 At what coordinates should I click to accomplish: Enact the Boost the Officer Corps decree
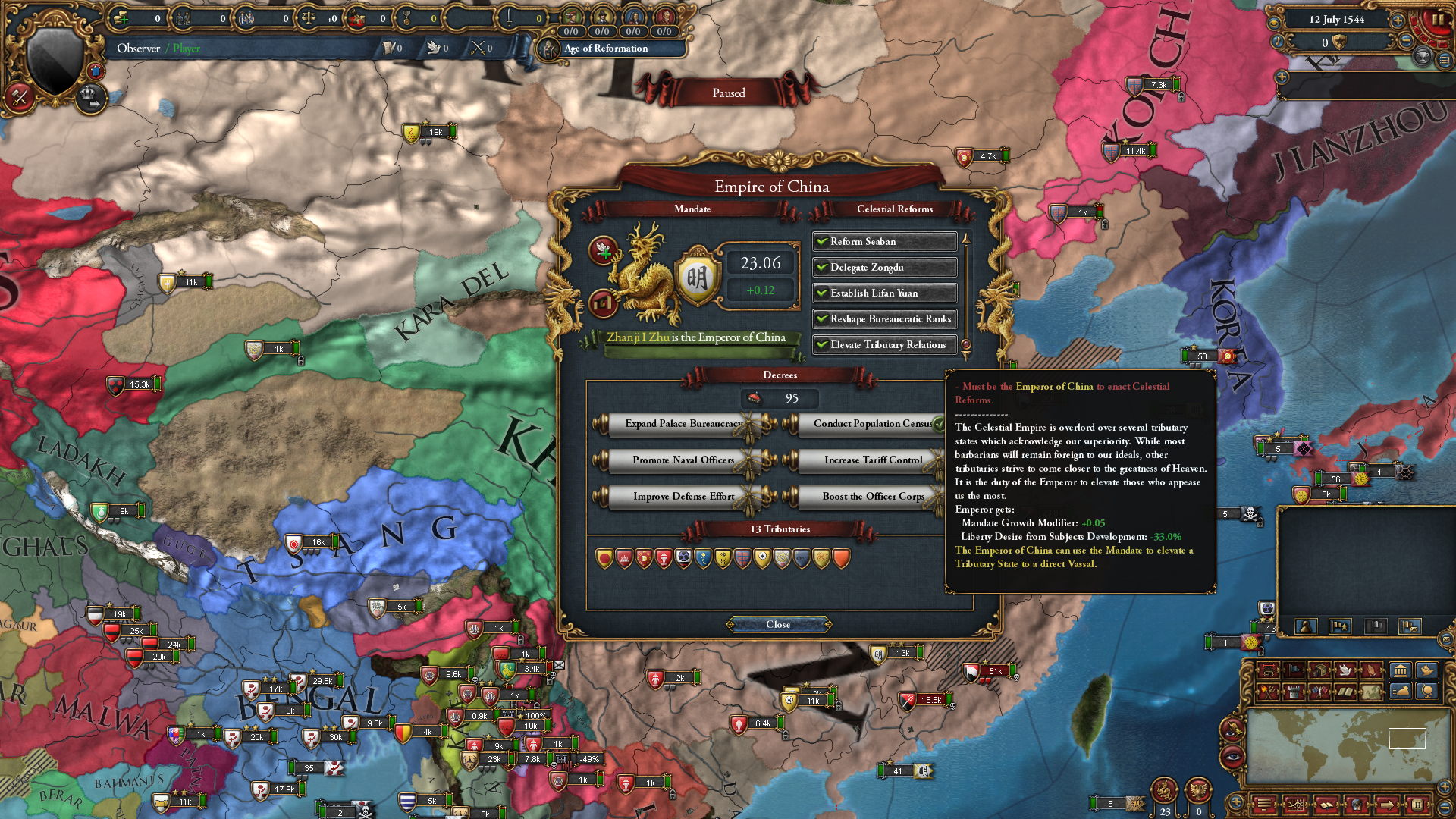coord(872,497)
